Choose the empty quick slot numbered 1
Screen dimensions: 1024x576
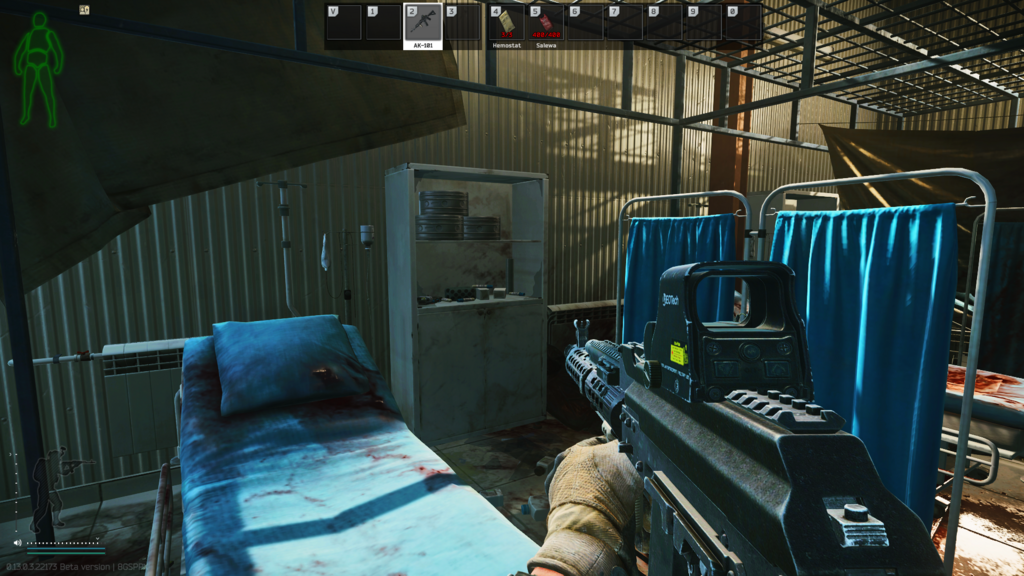(x=383, y=23)
